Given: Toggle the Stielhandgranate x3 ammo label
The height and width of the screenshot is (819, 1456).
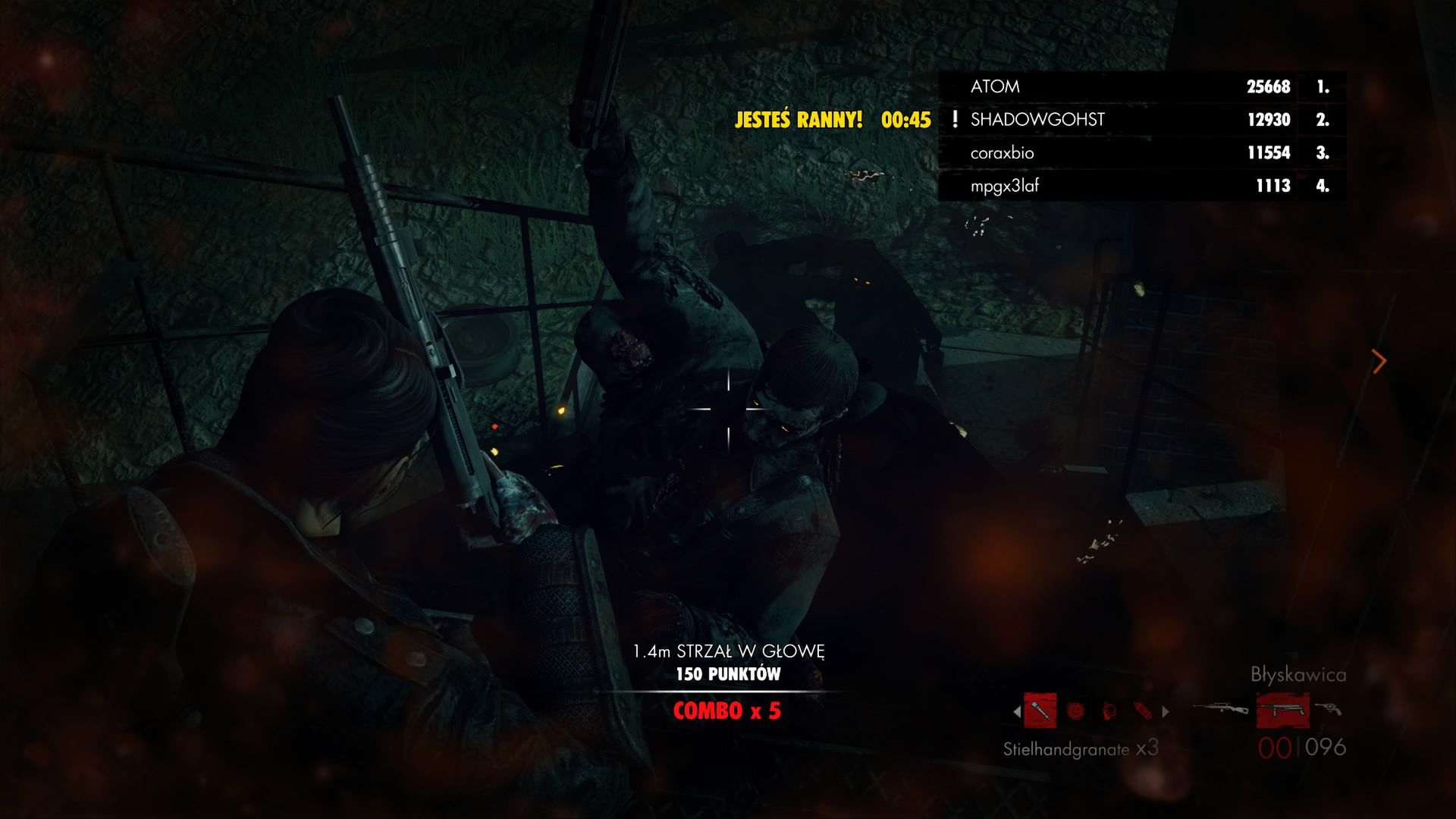Looking at the screenshot, I should [1078, 749].
